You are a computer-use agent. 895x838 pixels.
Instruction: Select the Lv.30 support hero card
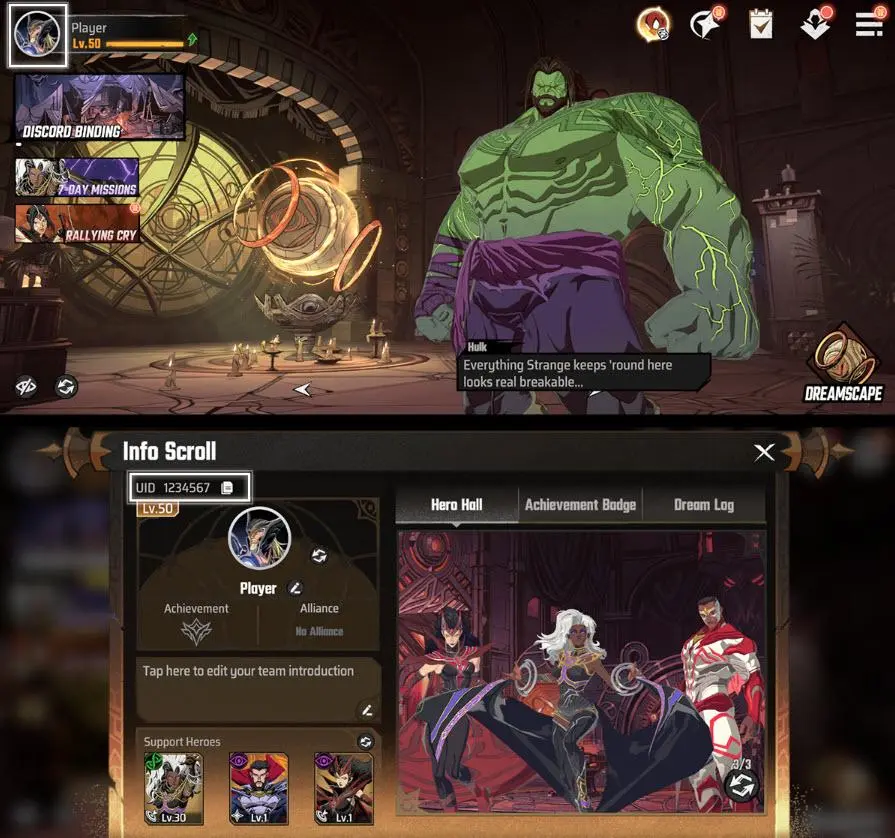[x=173, y=788]
